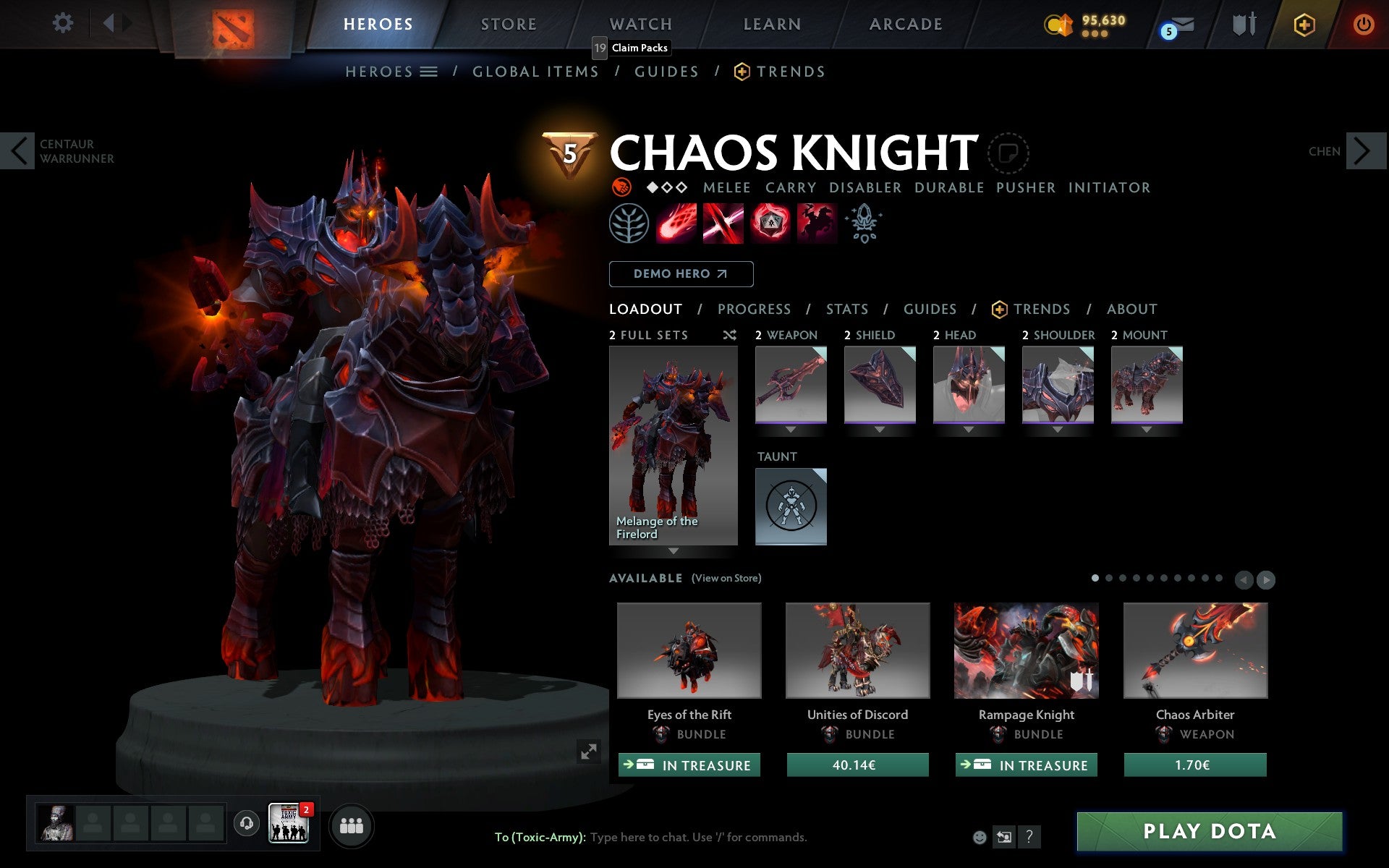Click the View on Store link

click(726, 578)
